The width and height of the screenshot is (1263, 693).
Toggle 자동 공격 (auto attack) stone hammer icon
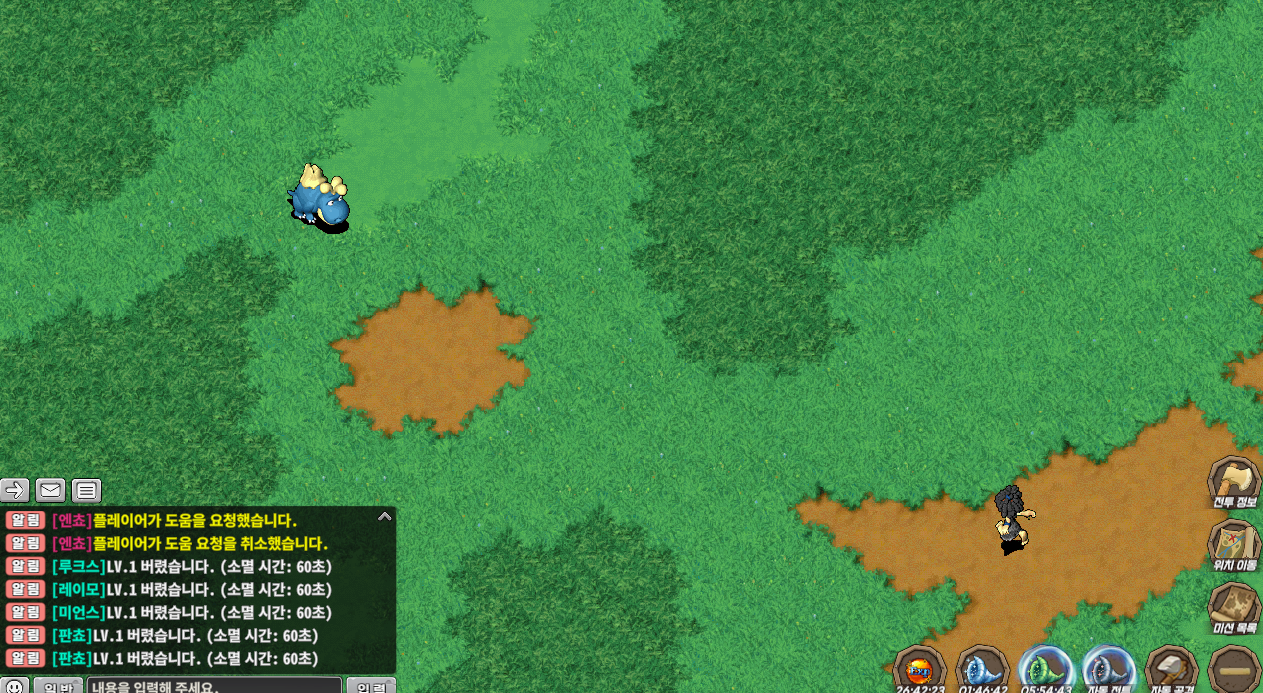tap(1171, 669)
